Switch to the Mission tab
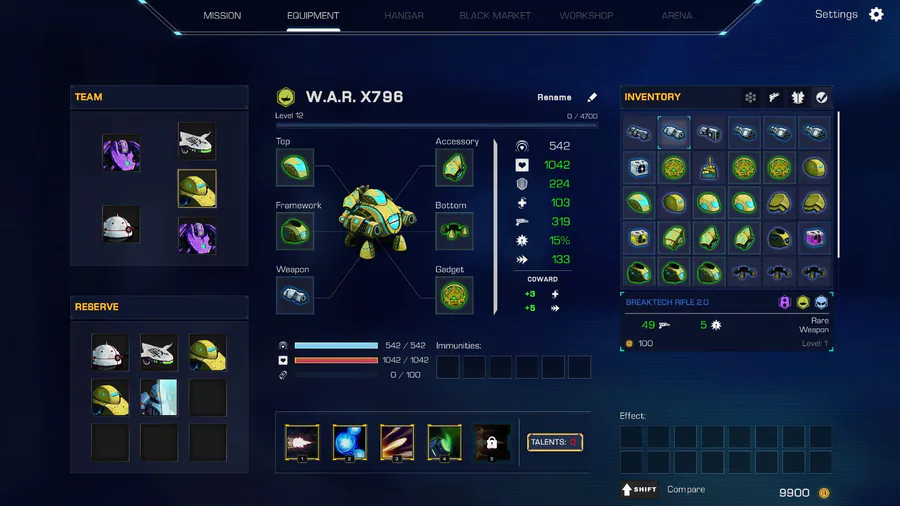The width and height of the screenshot is (900, 506). 222,16
